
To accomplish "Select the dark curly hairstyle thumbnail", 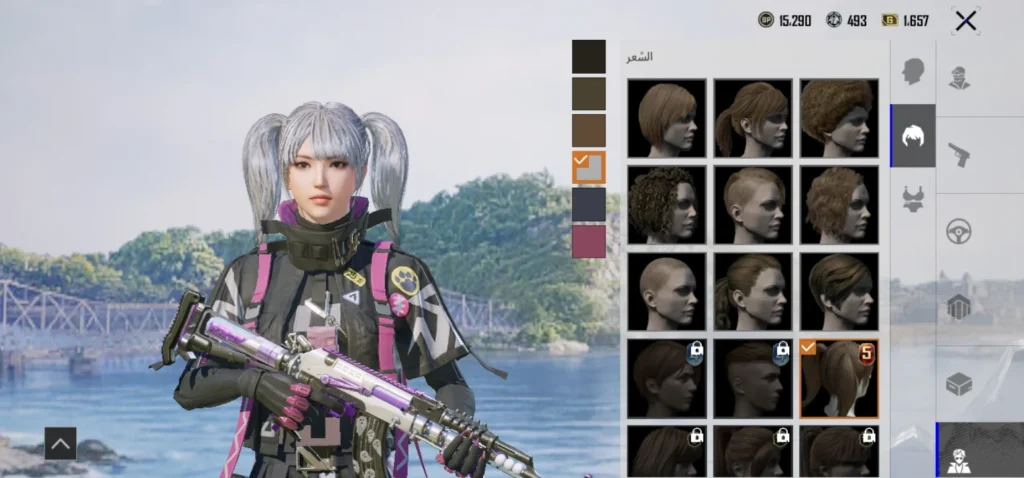I will [666, 204].
